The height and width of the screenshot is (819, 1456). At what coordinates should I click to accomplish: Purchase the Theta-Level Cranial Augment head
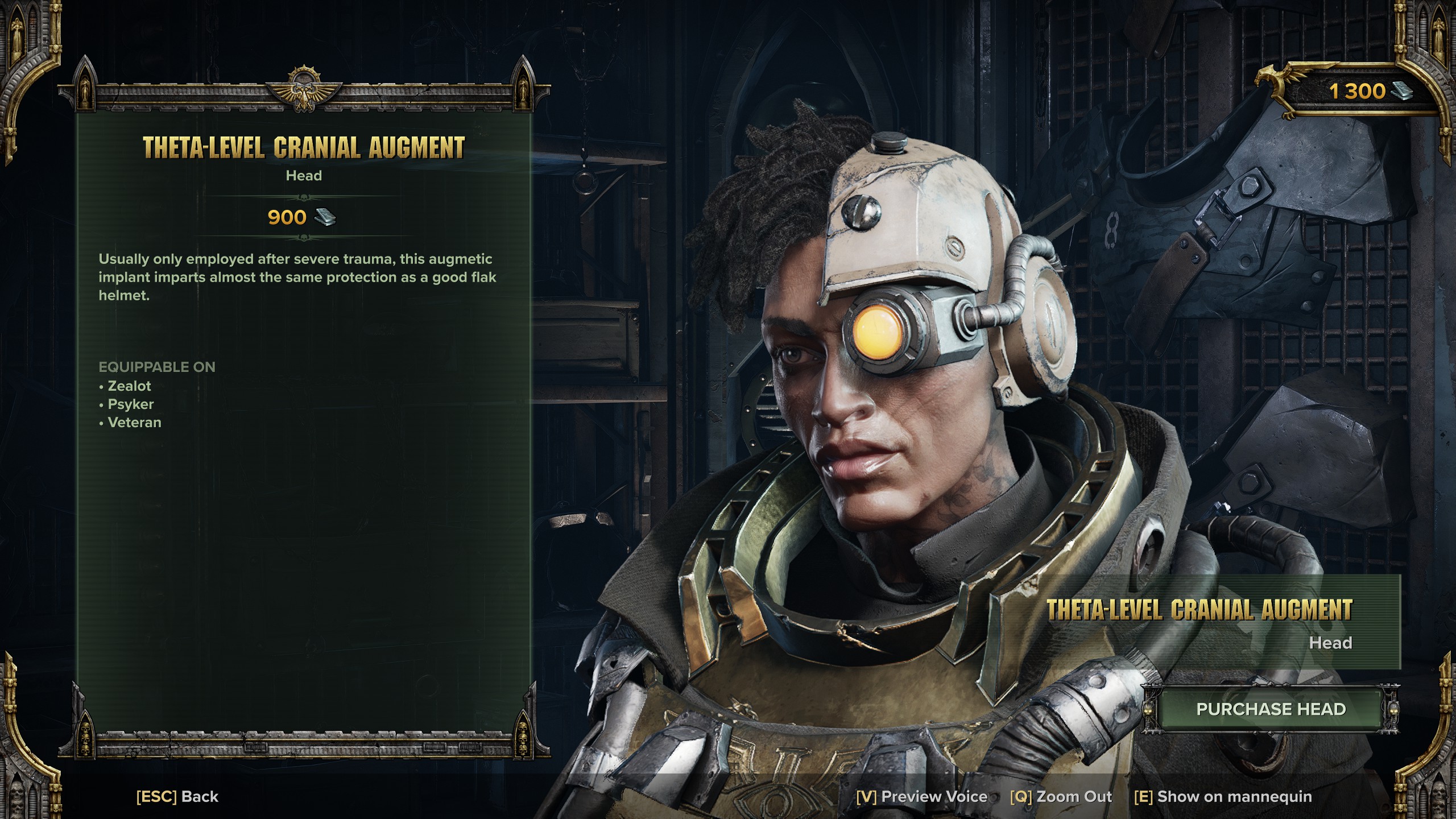[1271, 709]
